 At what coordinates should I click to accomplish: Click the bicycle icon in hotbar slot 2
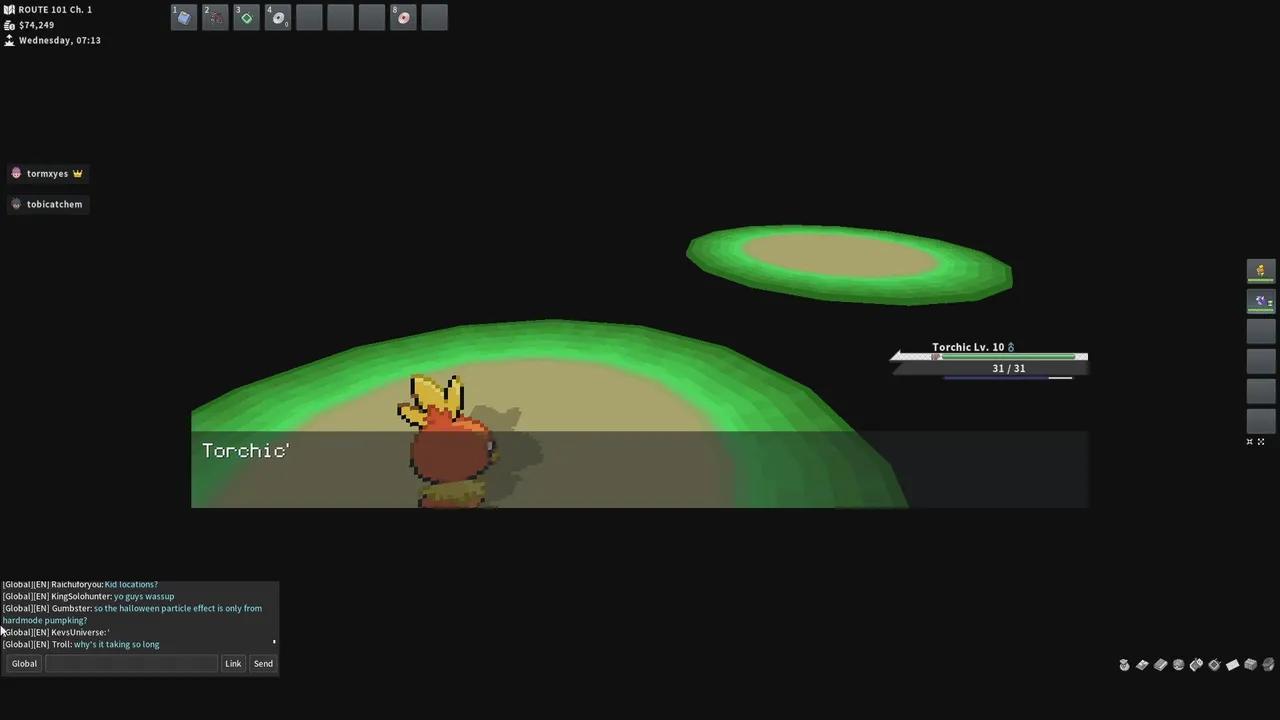click(215, 17)
